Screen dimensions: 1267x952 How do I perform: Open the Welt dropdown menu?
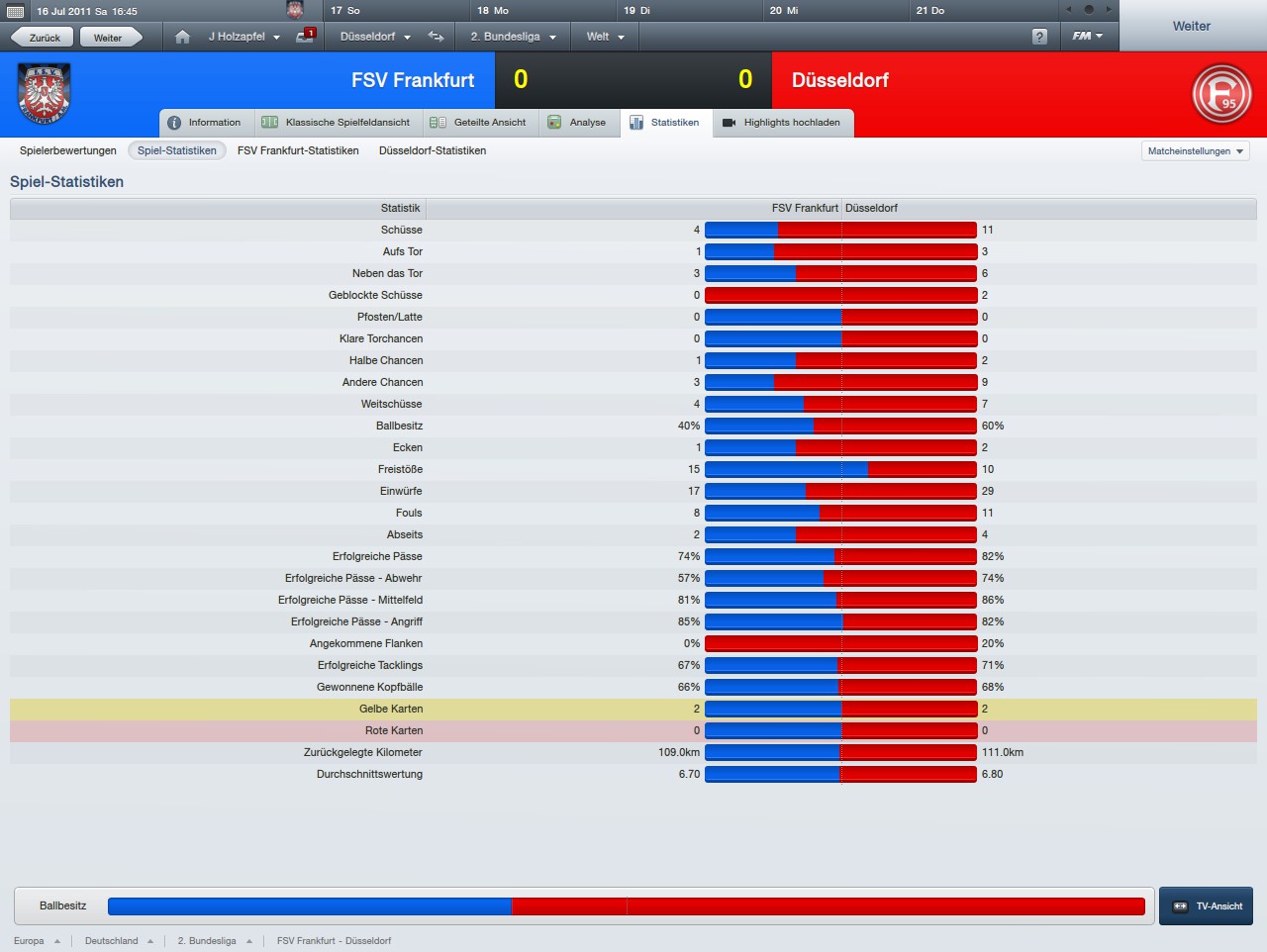pyautogui.click(x=605, y=37)
